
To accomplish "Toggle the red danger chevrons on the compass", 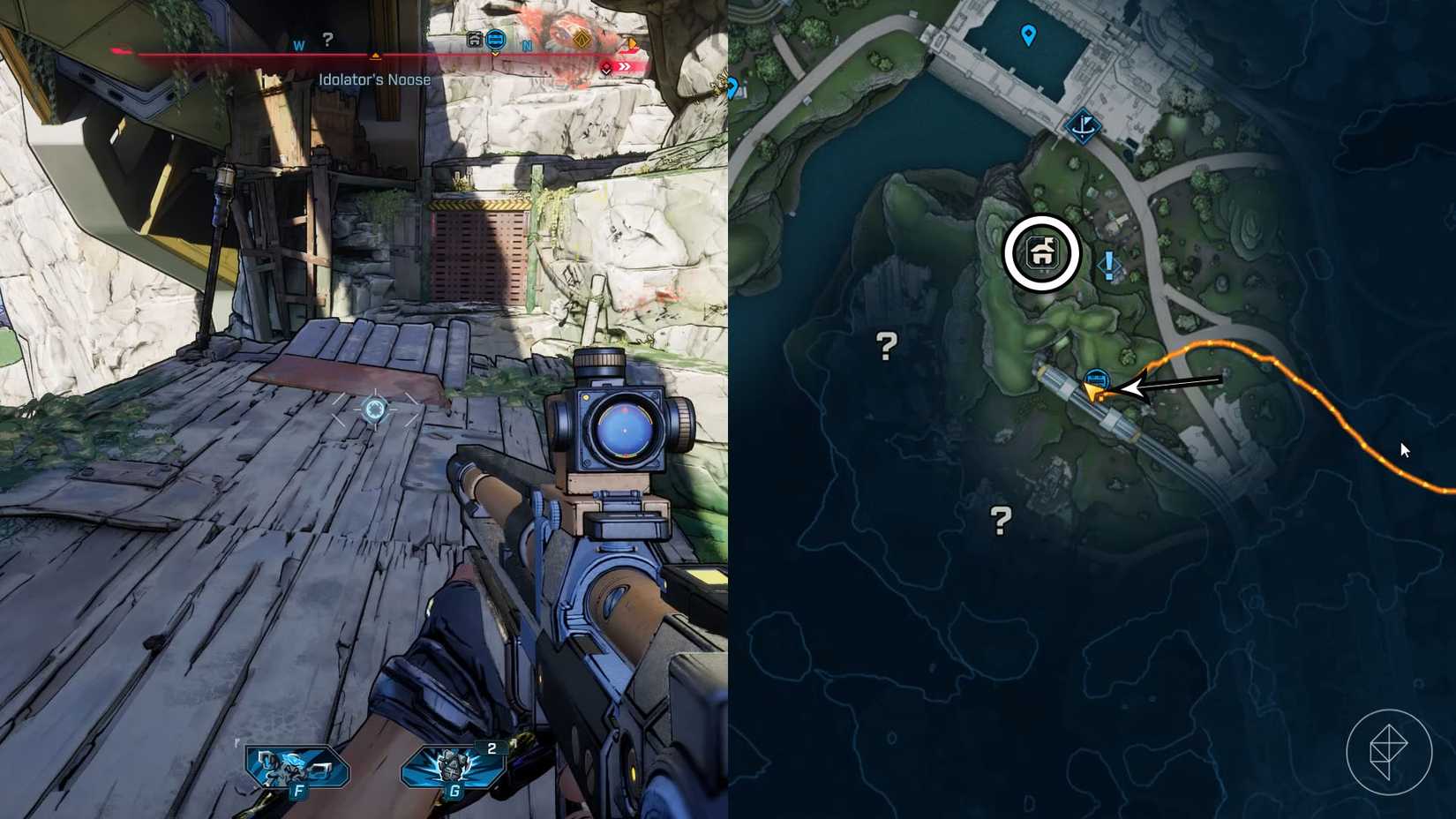I will [x=624, y=65].
